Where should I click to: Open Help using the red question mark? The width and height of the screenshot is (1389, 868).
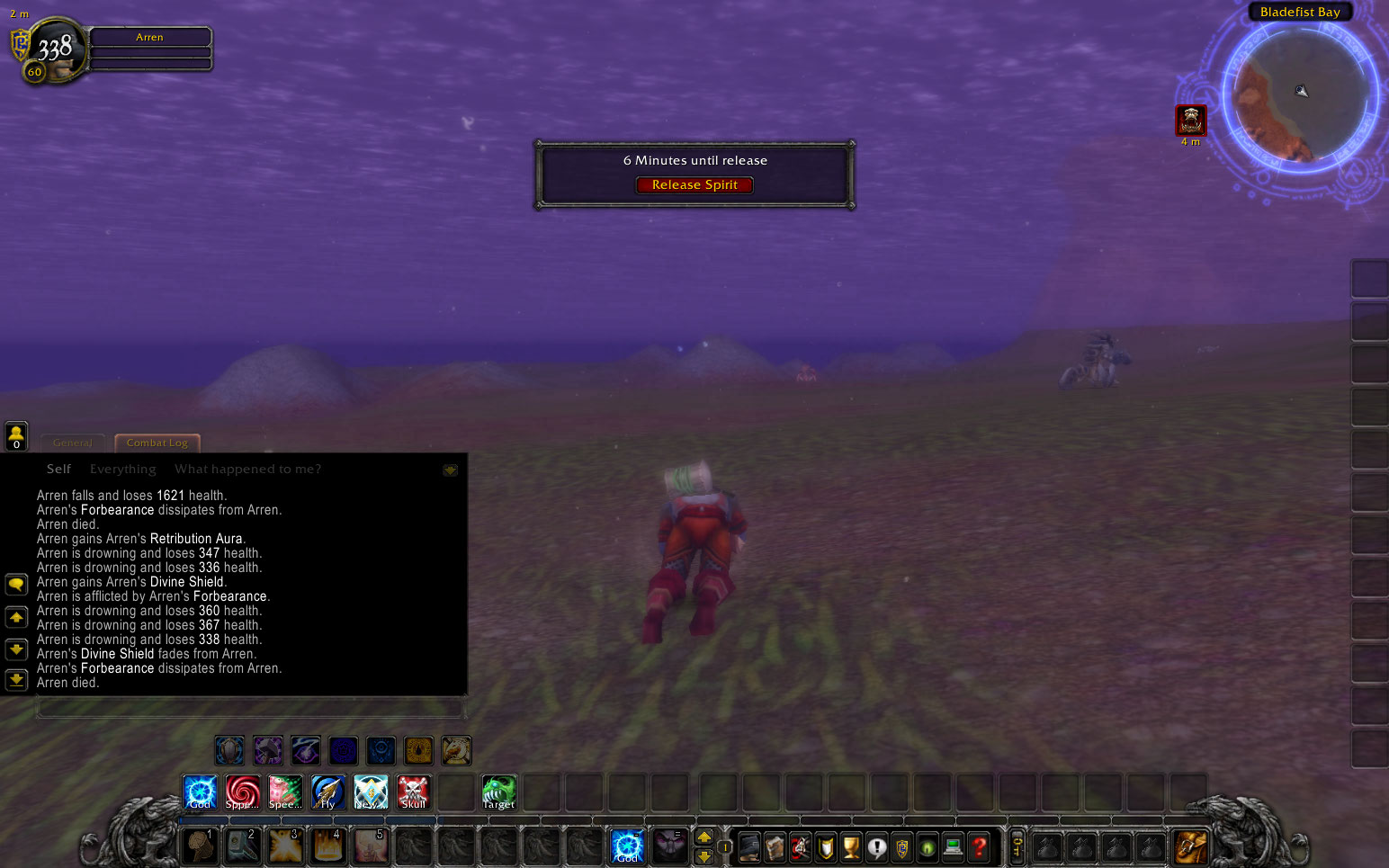[979, 846]
